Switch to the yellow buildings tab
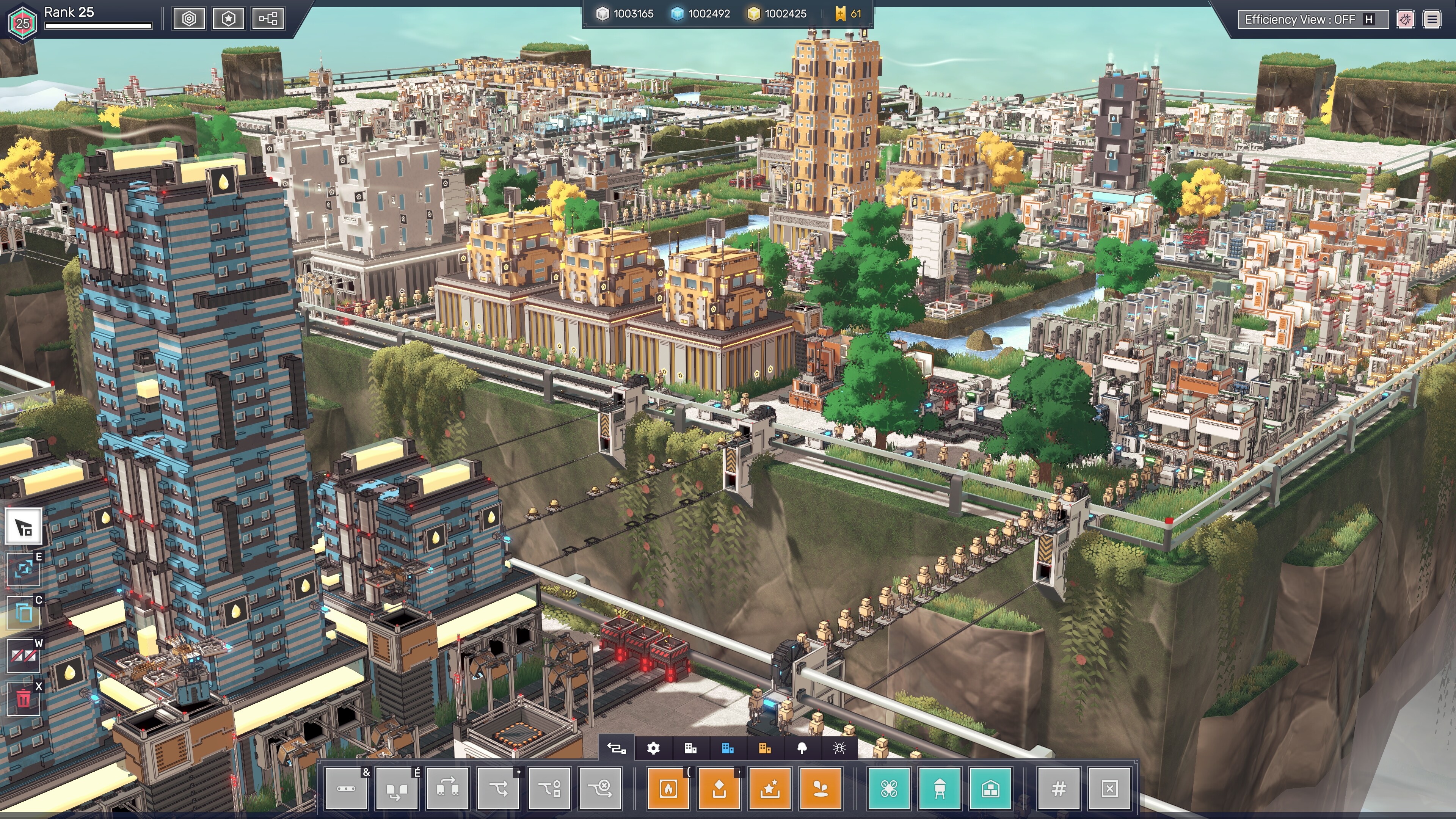Image resolution: width=1456 pixels, height=819 pixels. pos(765,748)
